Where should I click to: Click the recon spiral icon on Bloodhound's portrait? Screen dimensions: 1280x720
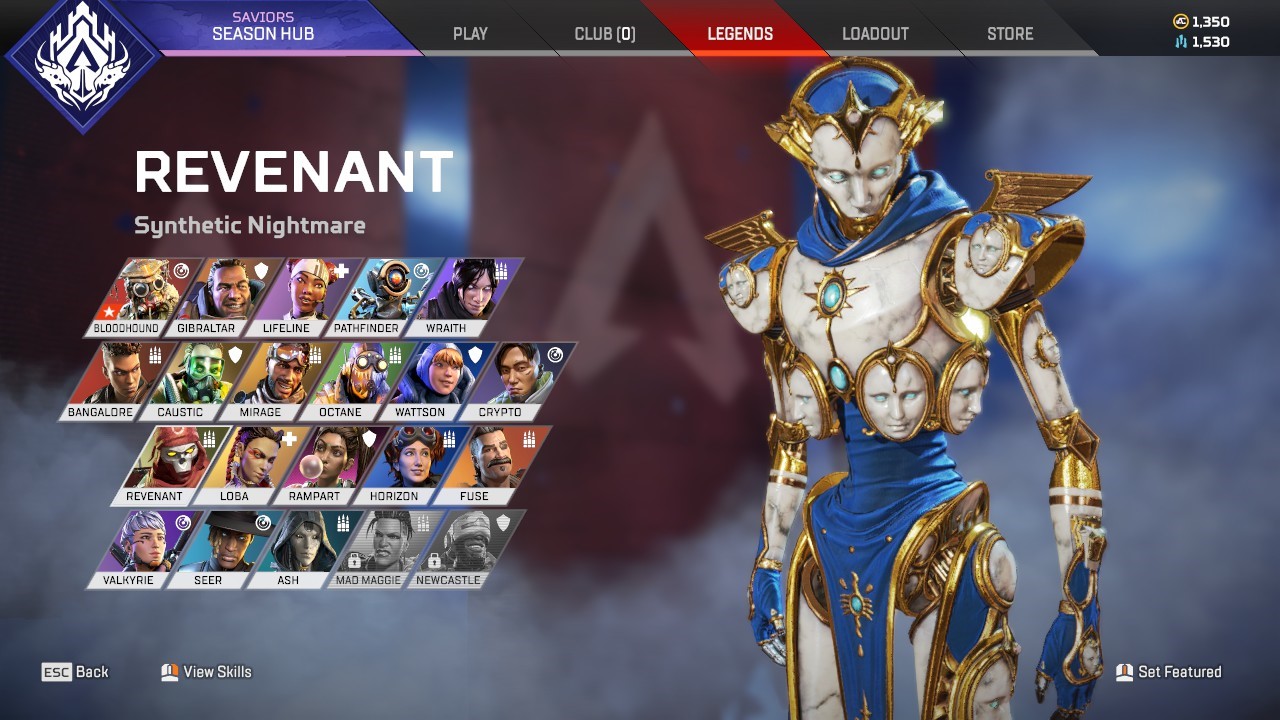[181, 272]
